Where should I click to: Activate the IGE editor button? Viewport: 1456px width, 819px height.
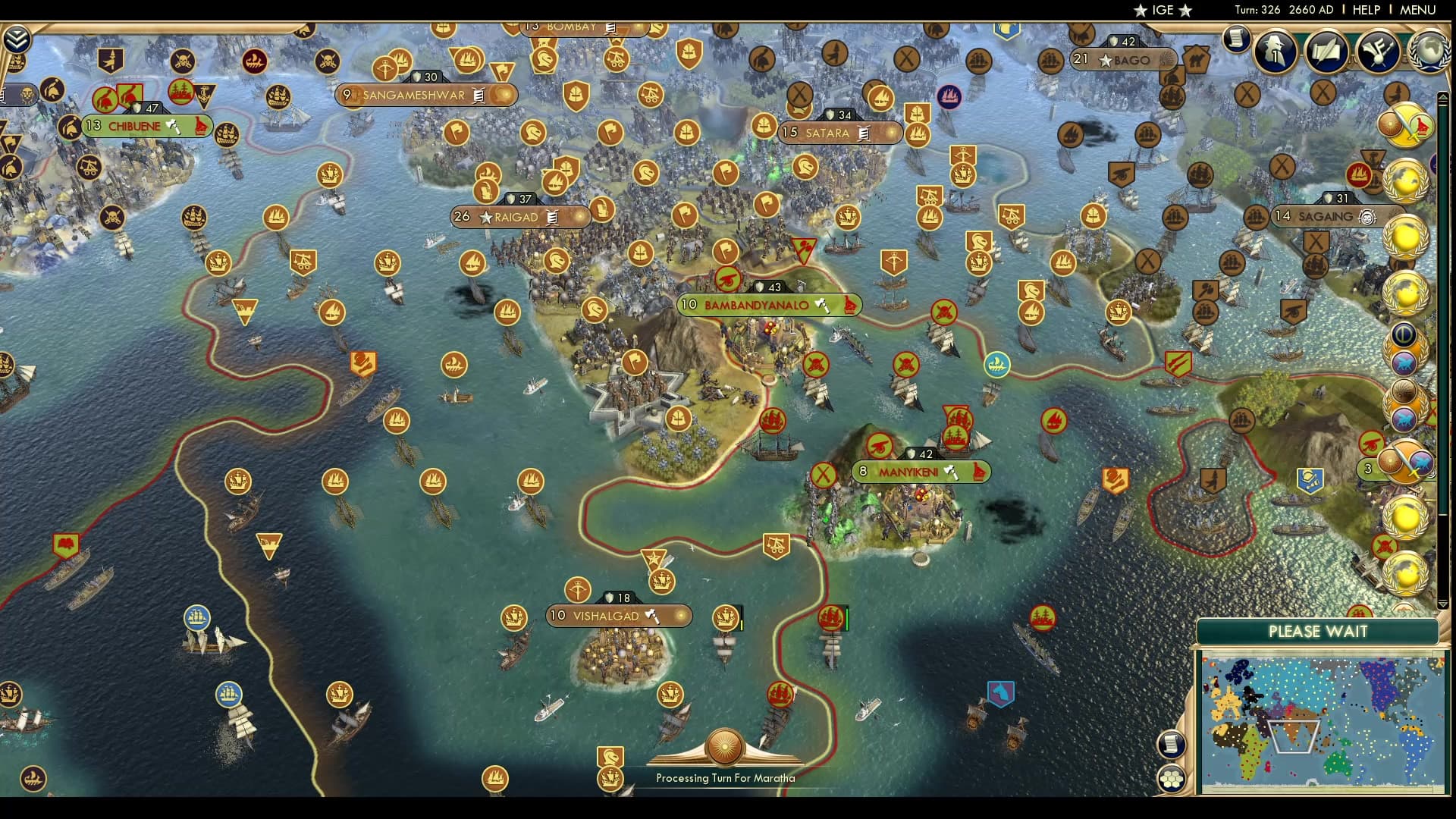[1162, 11]
